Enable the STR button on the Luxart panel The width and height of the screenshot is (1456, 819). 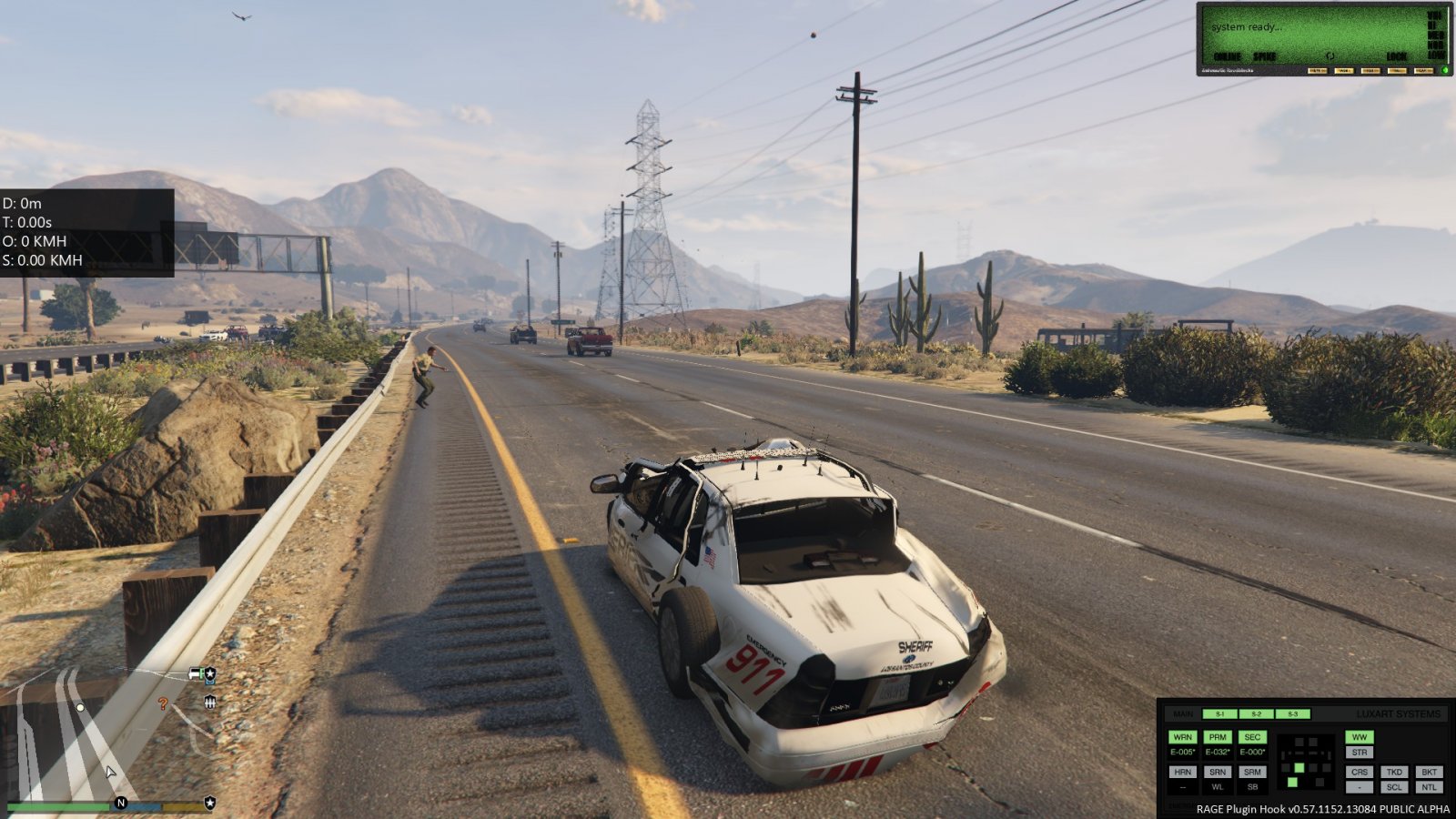[1360, 753]
